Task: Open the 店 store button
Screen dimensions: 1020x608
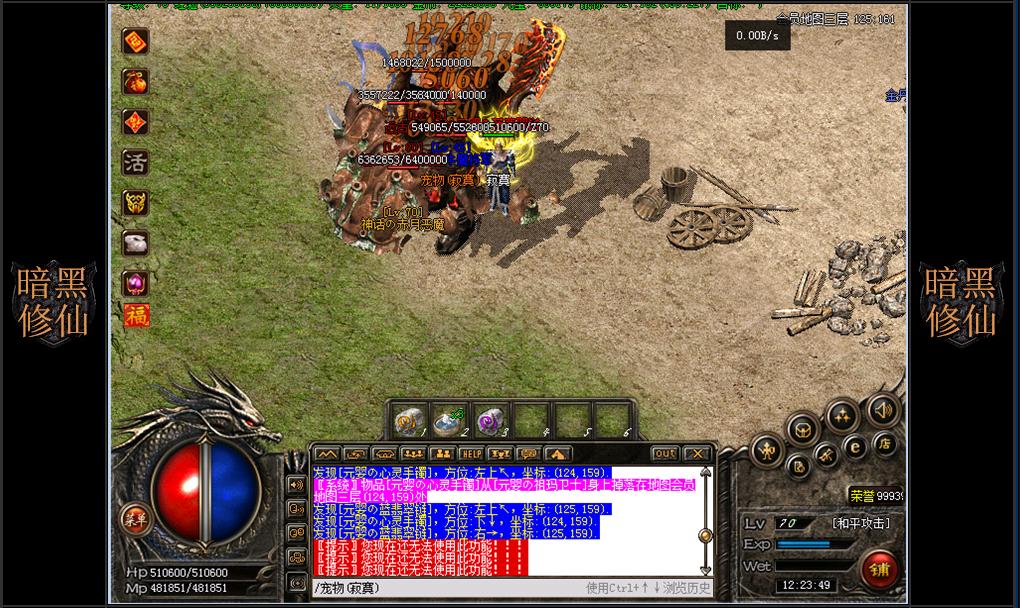Action: [x=884, y=441]
